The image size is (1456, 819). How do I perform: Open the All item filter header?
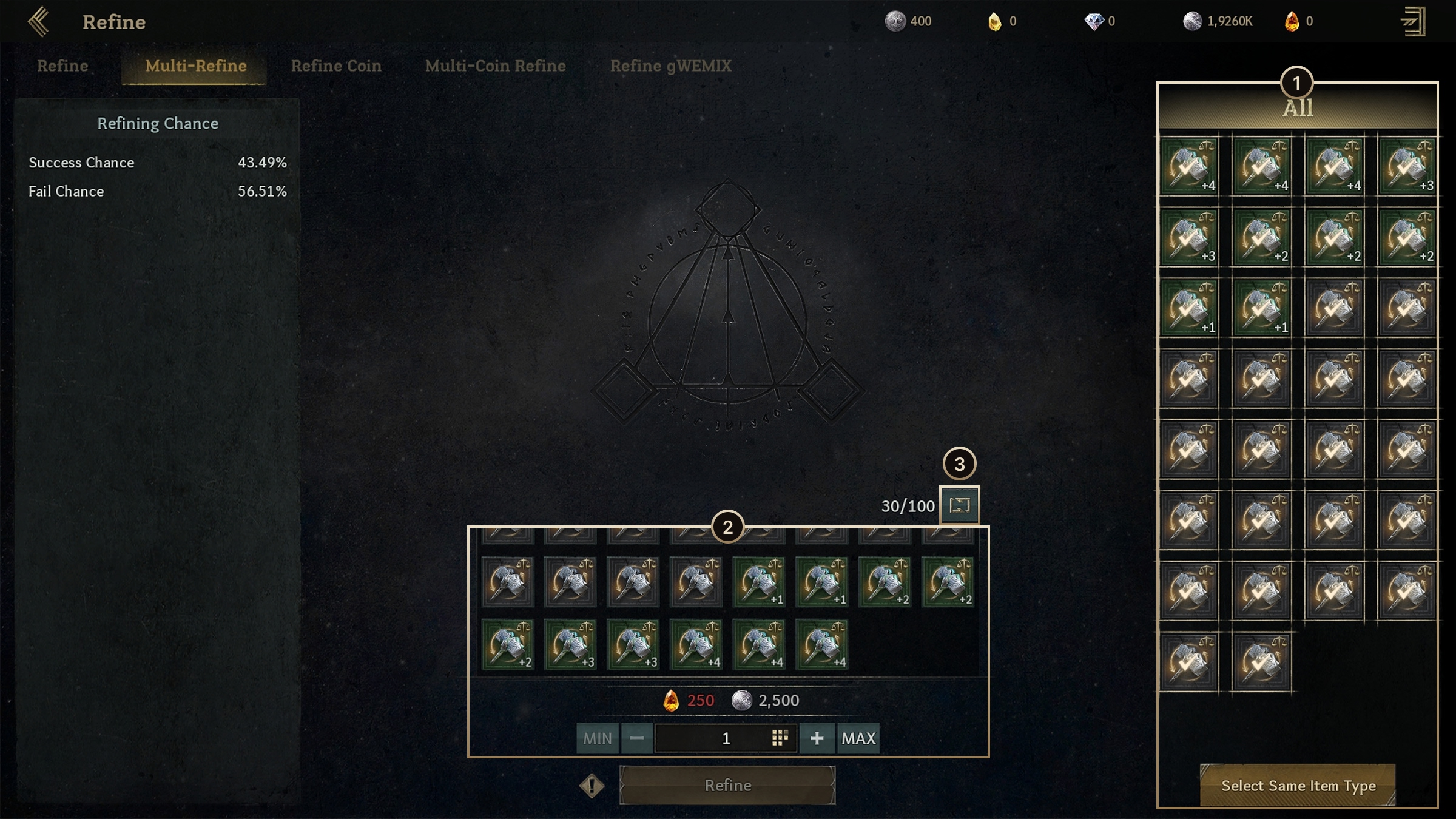[x=1297, y=109]
